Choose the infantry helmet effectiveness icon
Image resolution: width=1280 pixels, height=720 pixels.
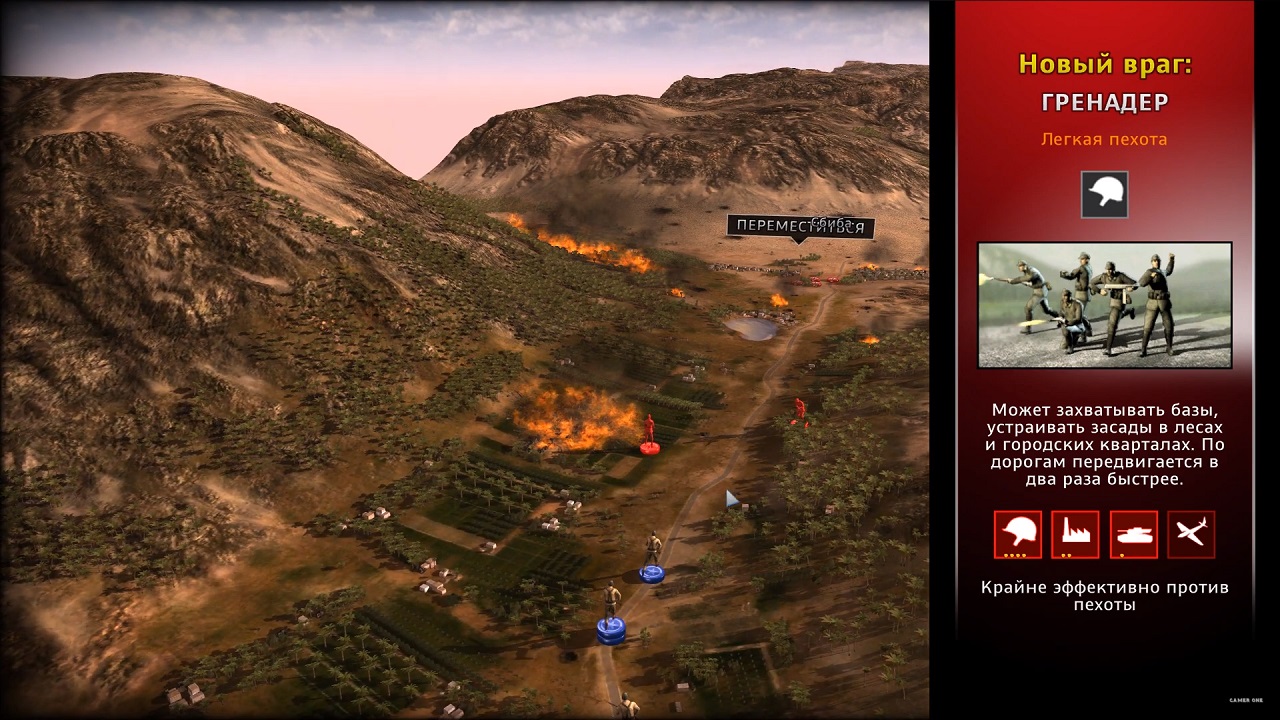pyautogui.click(x=1017, y=534)
